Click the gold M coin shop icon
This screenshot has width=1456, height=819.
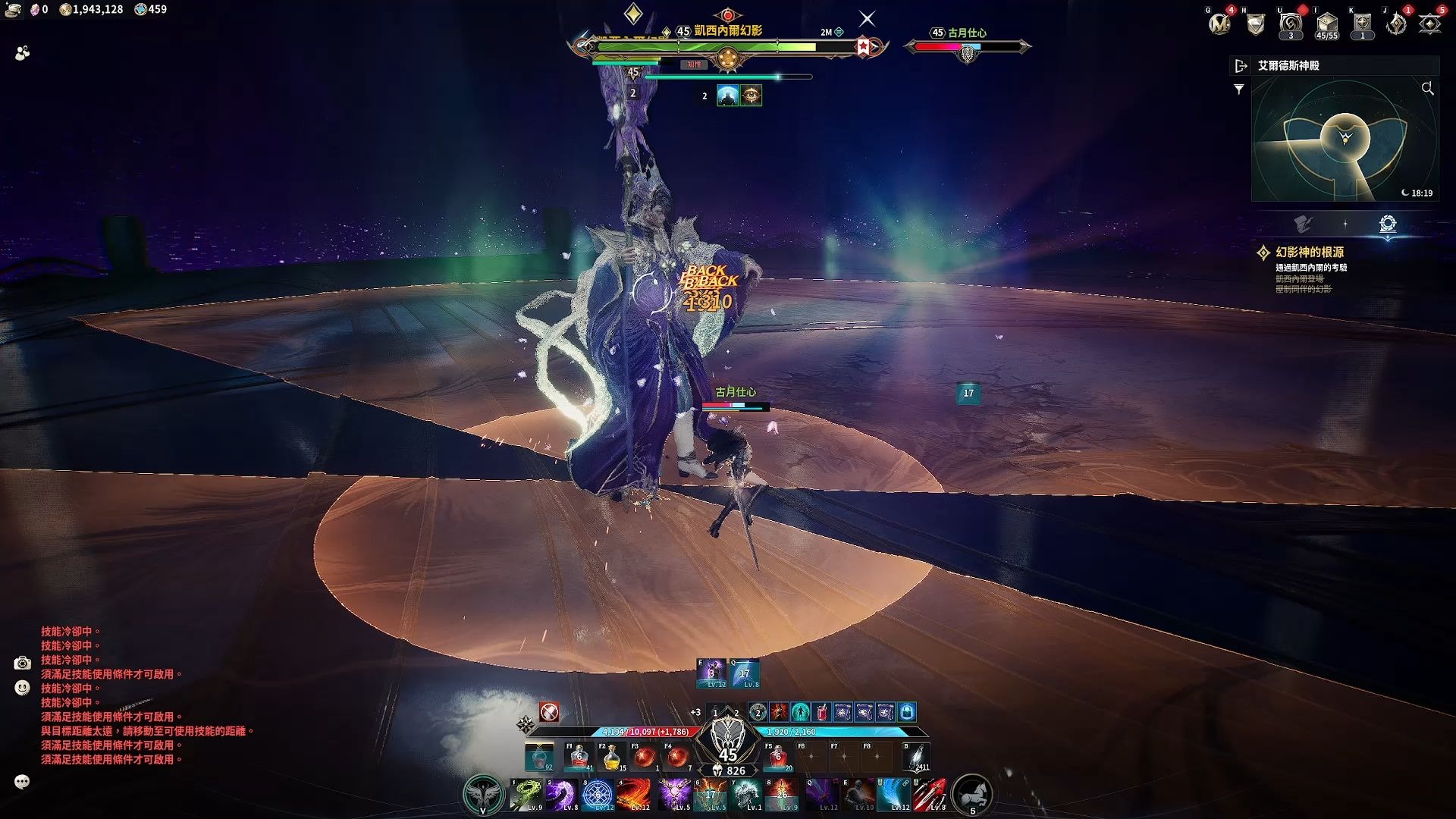(1219, 24)
